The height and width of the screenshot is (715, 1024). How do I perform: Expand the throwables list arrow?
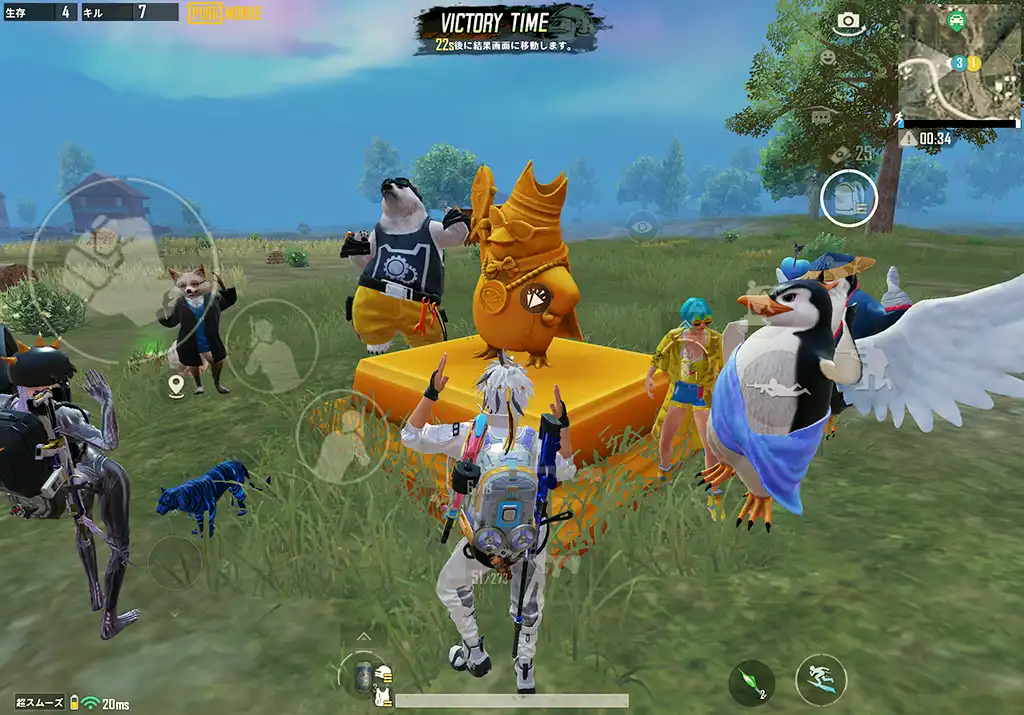pos(364,636)
